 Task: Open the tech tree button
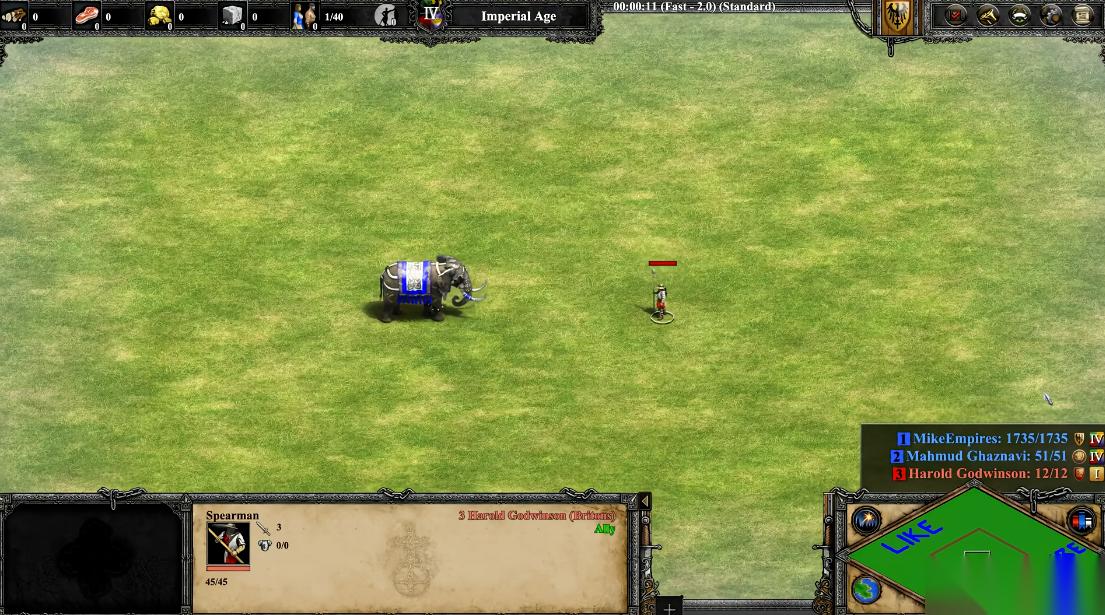point(988,15)
